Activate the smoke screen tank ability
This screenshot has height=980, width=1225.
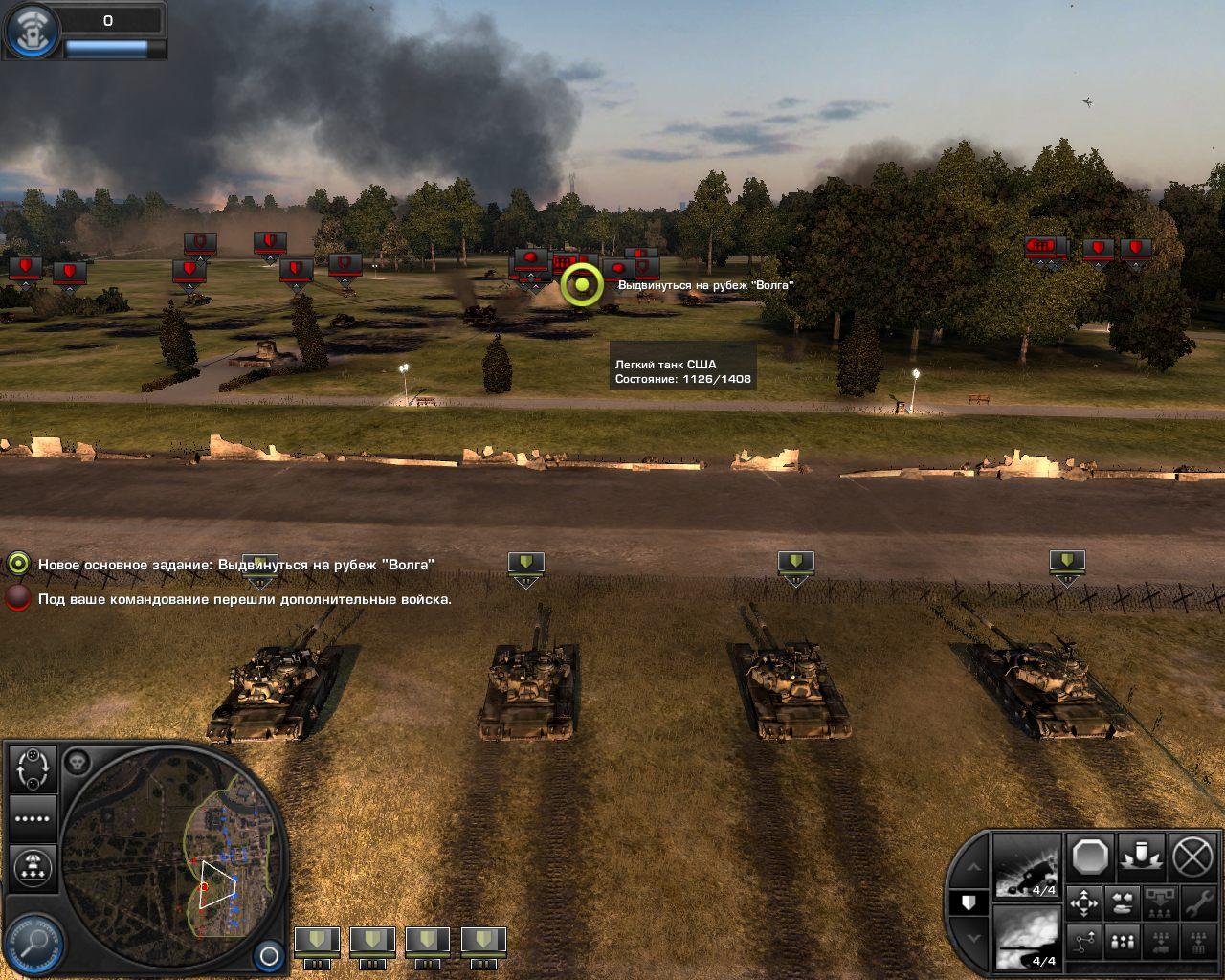tap(1027, 936)
